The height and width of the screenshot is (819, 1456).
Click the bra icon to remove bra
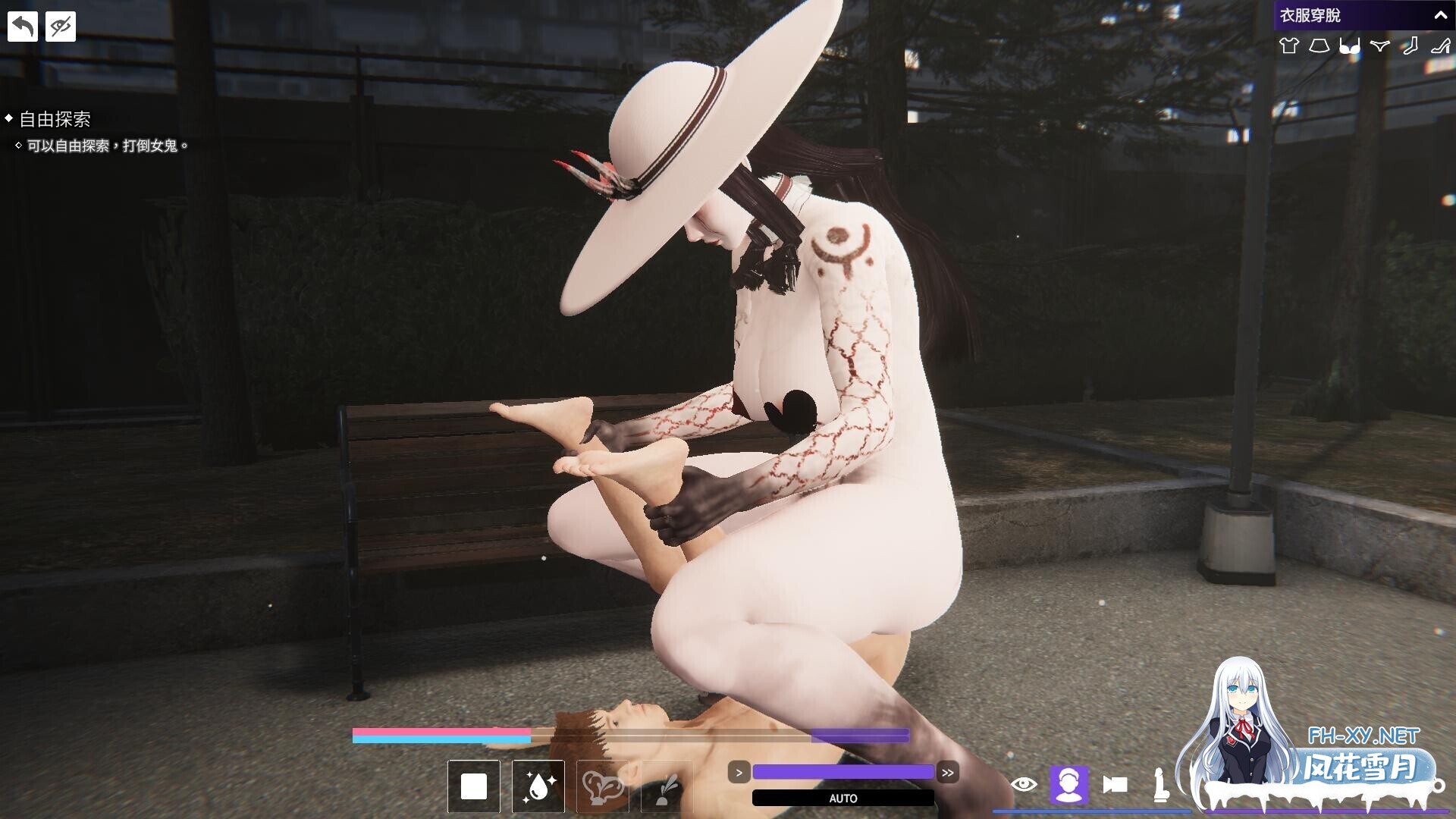pyautogui.click(x=1350, y=47)
